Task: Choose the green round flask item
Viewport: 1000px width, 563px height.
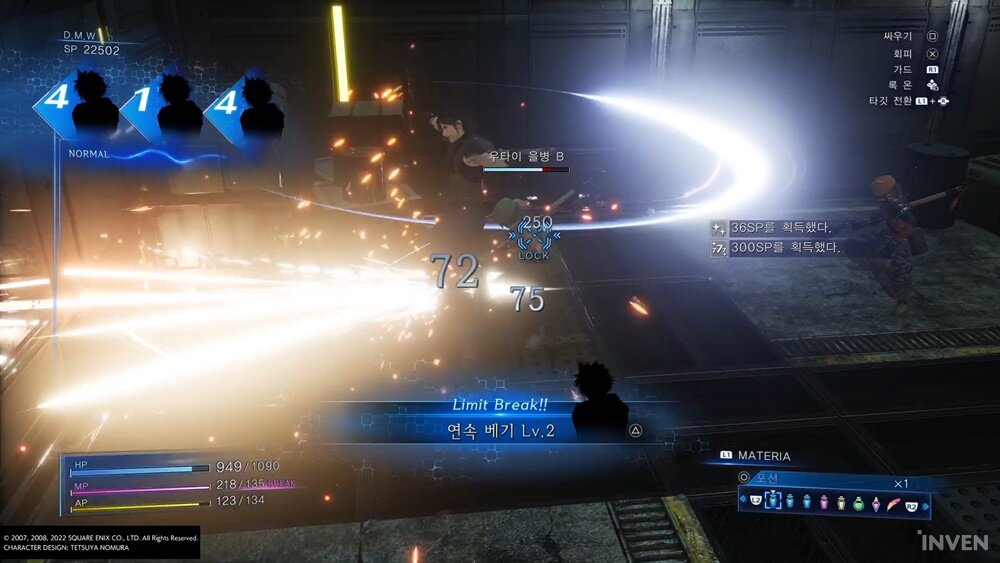Action: click(859, 502)
